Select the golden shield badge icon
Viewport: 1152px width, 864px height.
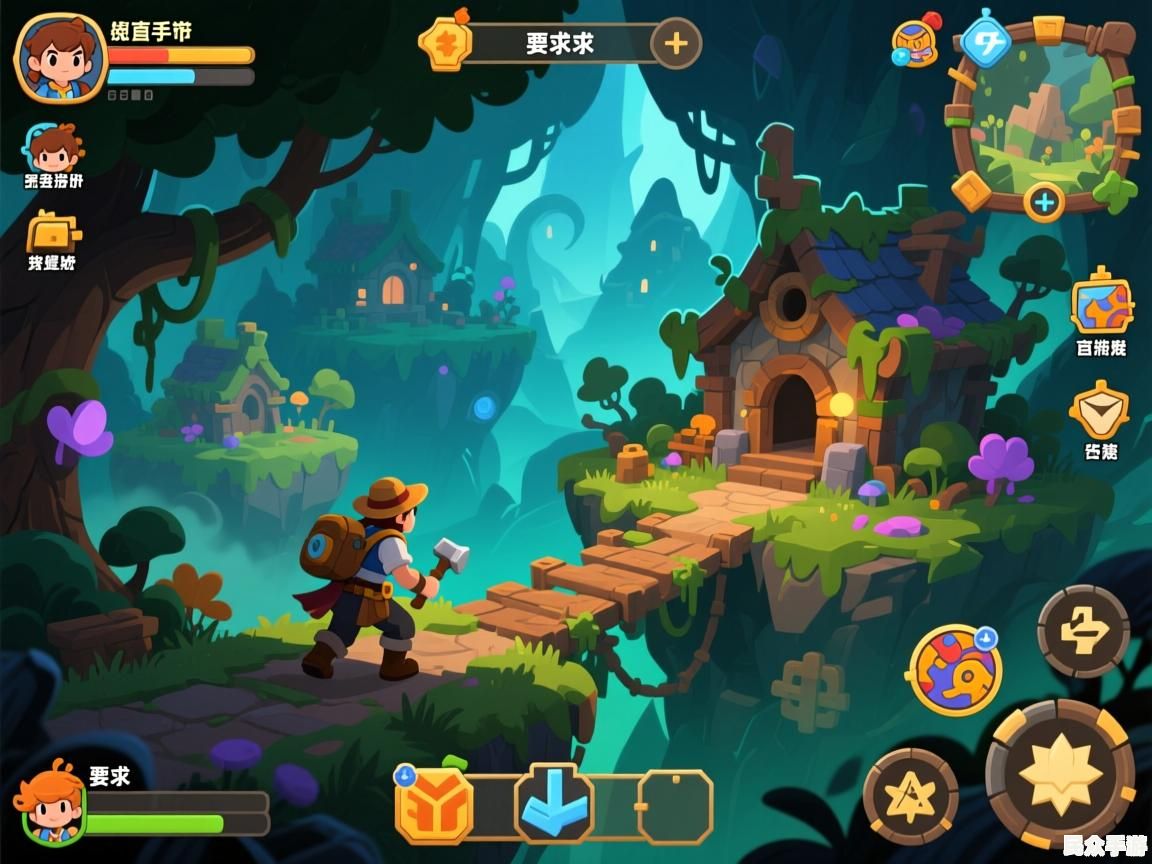1100,411
